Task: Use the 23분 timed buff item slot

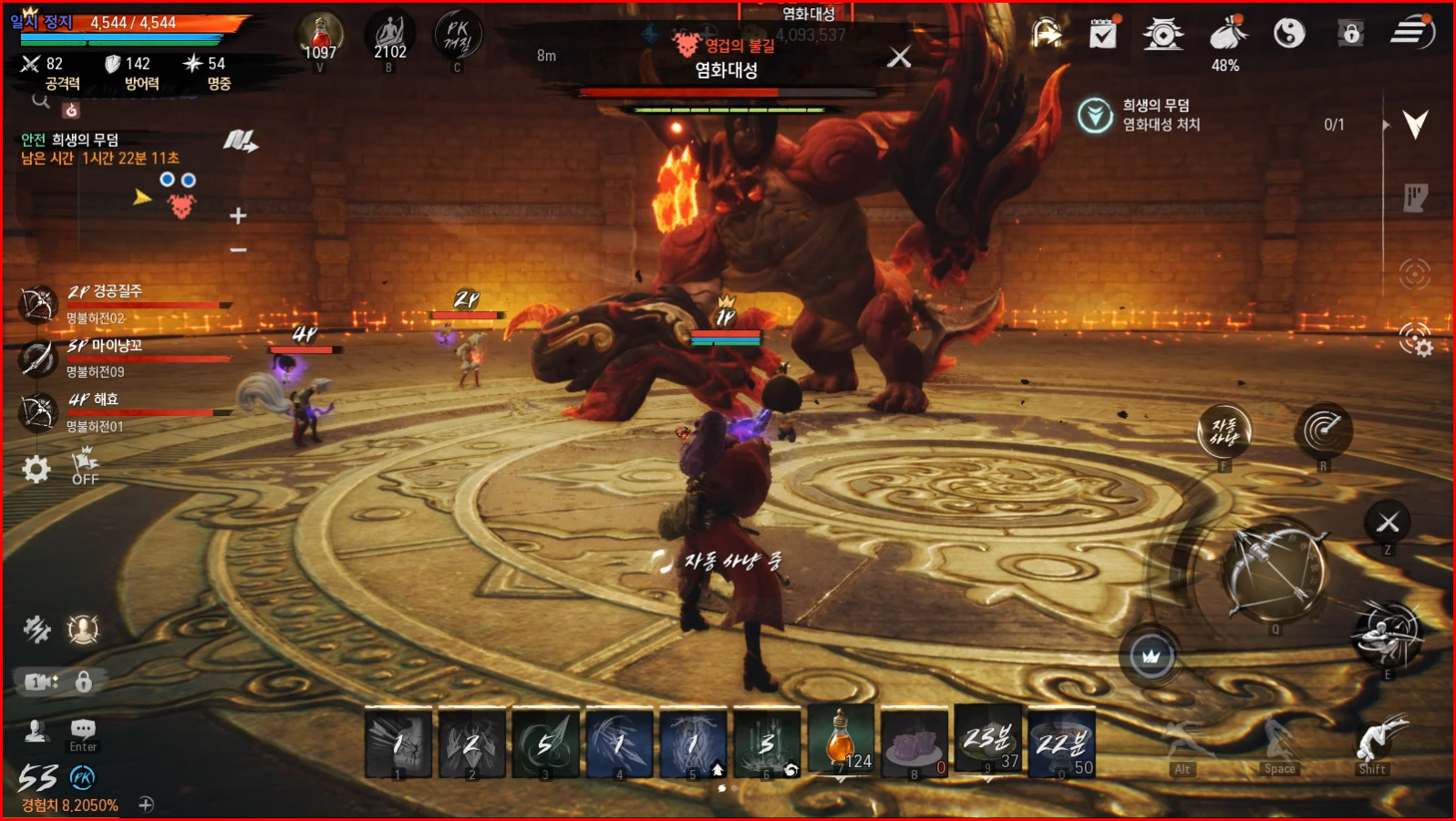Action: point(988,741)
